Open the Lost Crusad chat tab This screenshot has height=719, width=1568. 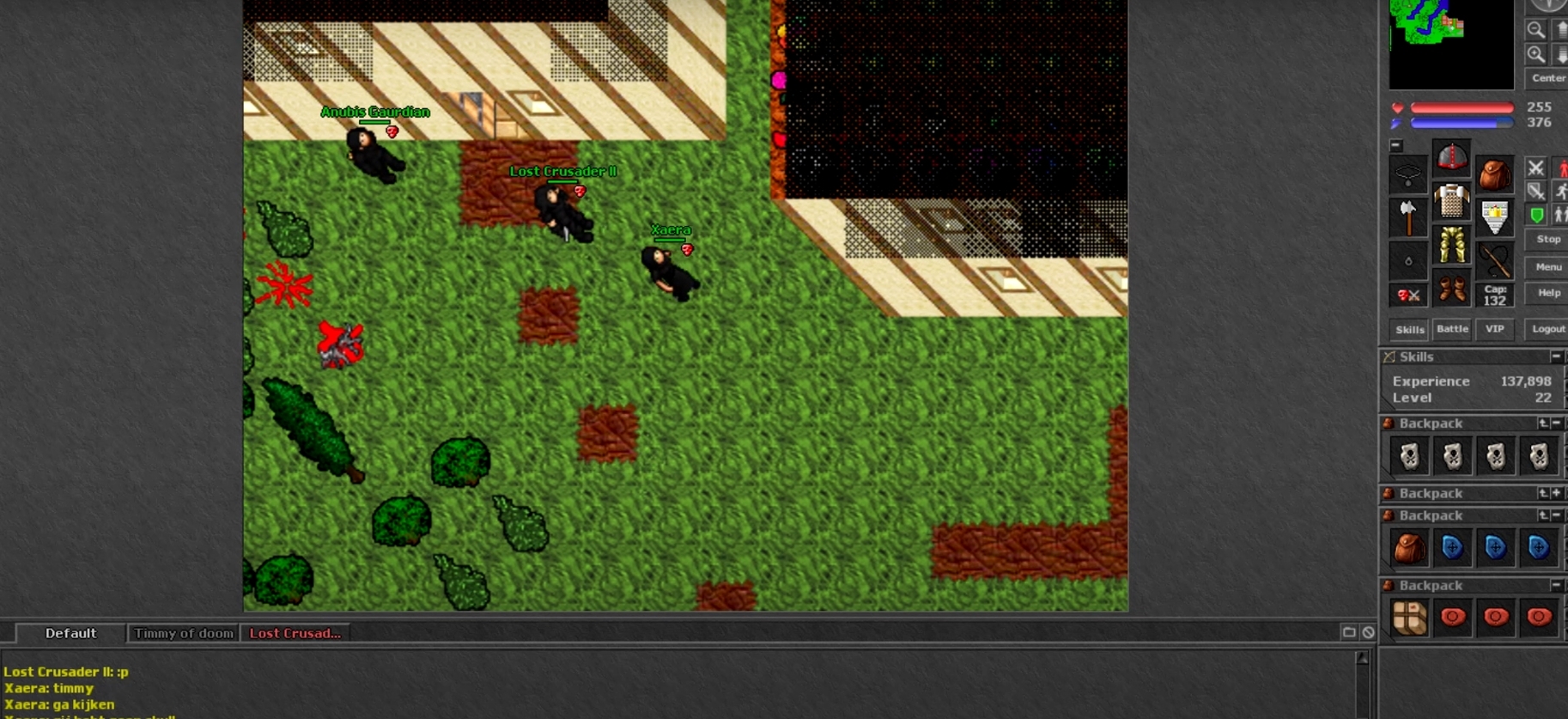[x=295, y=633]
